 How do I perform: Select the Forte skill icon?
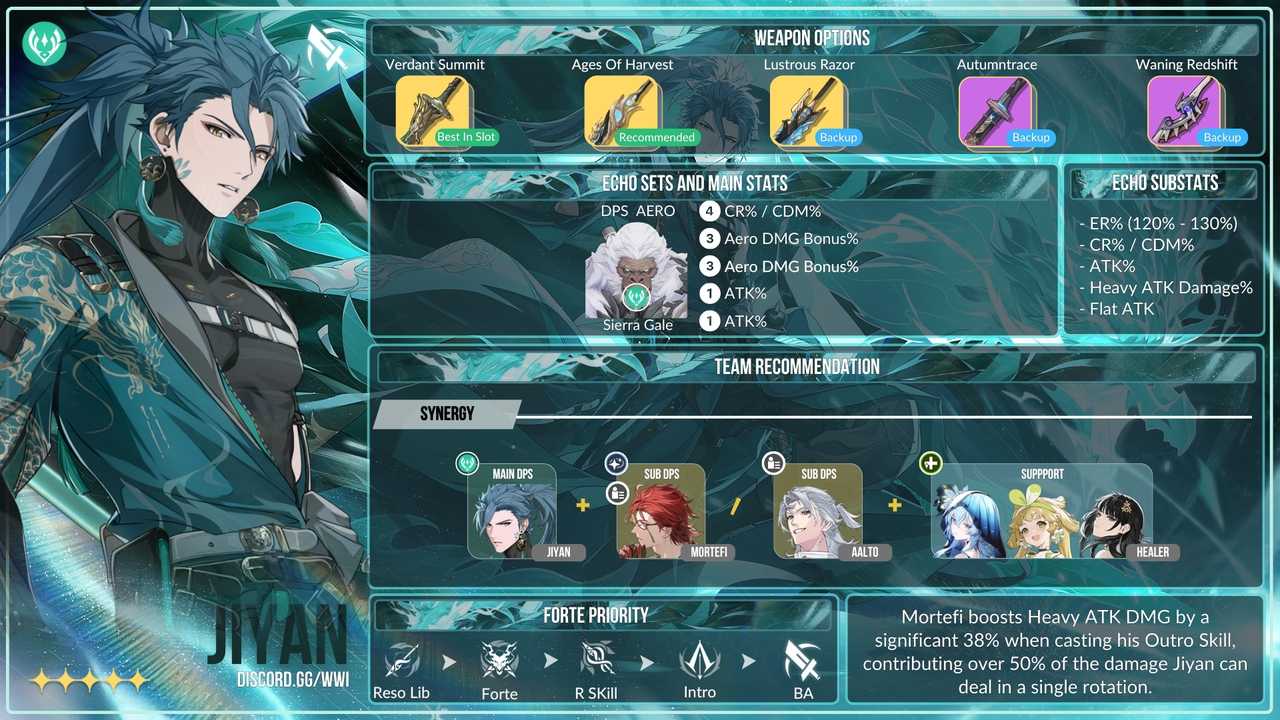pyautogui.click(x=499, y=660)
